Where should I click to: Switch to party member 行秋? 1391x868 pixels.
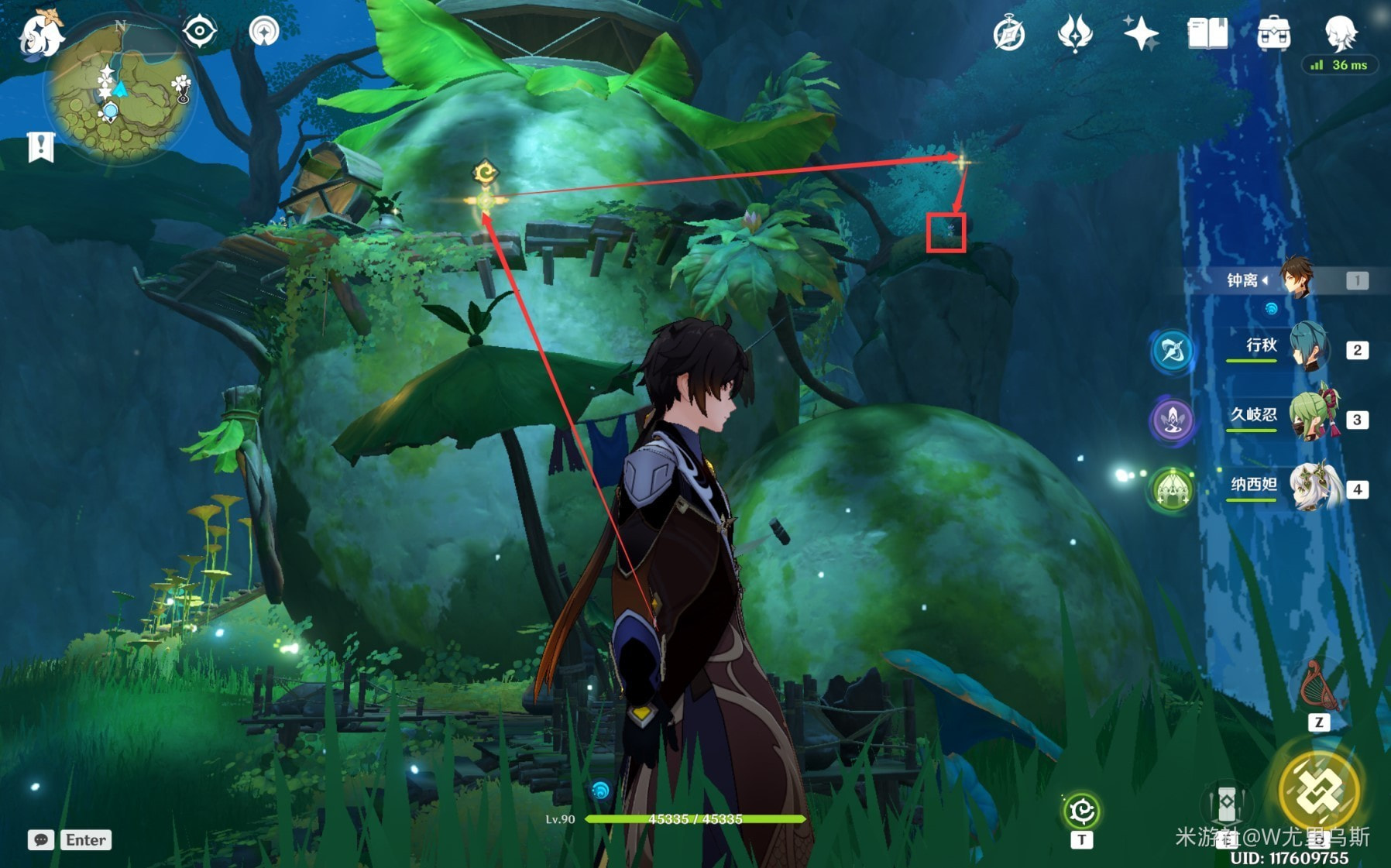coord(1307,349)
